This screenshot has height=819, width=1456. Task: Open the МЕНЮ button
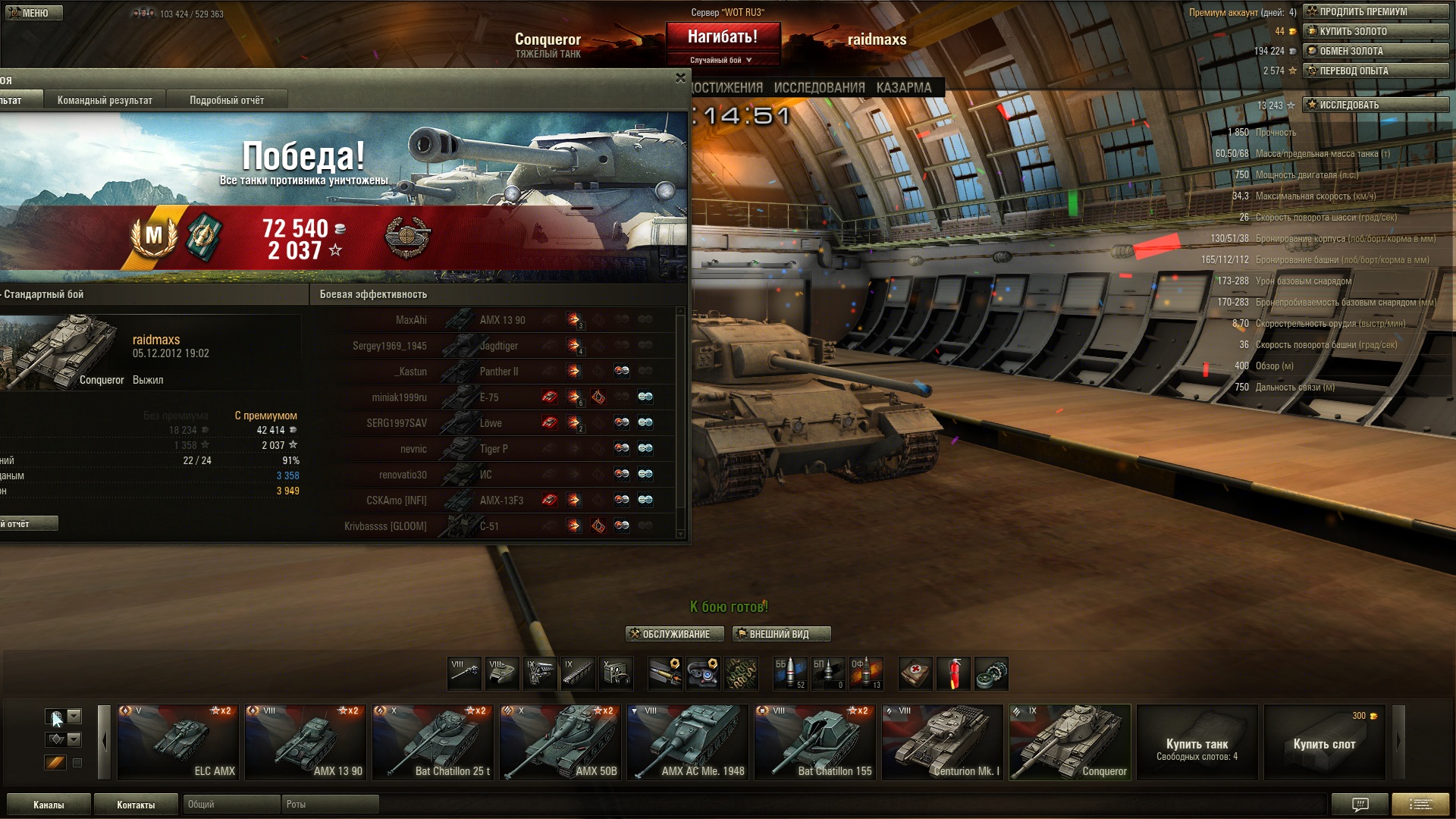[34, 13]
